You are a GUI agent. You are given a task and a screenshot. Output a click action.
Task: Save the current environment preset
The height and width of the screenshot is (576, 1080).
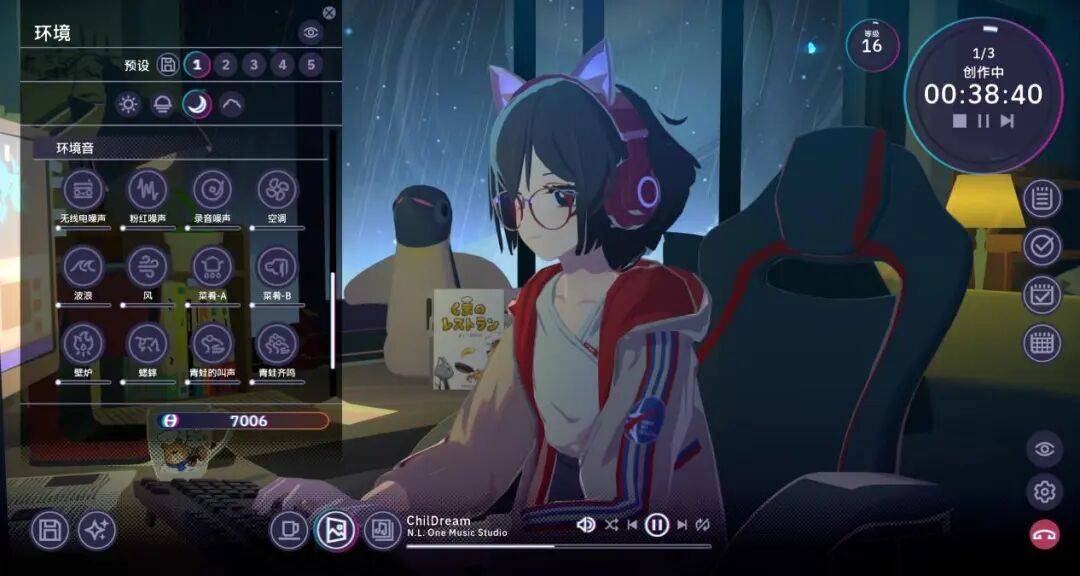point(169,66)
